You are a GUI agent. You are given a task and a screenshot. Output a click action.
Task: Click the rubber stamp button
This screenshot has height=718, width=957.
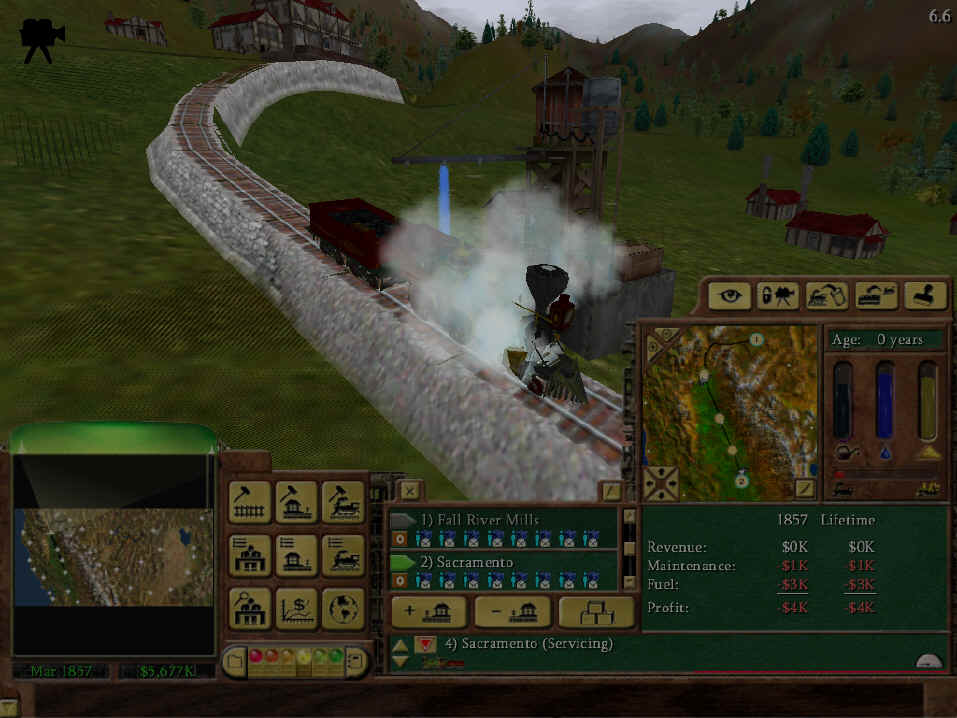[924, 296]
